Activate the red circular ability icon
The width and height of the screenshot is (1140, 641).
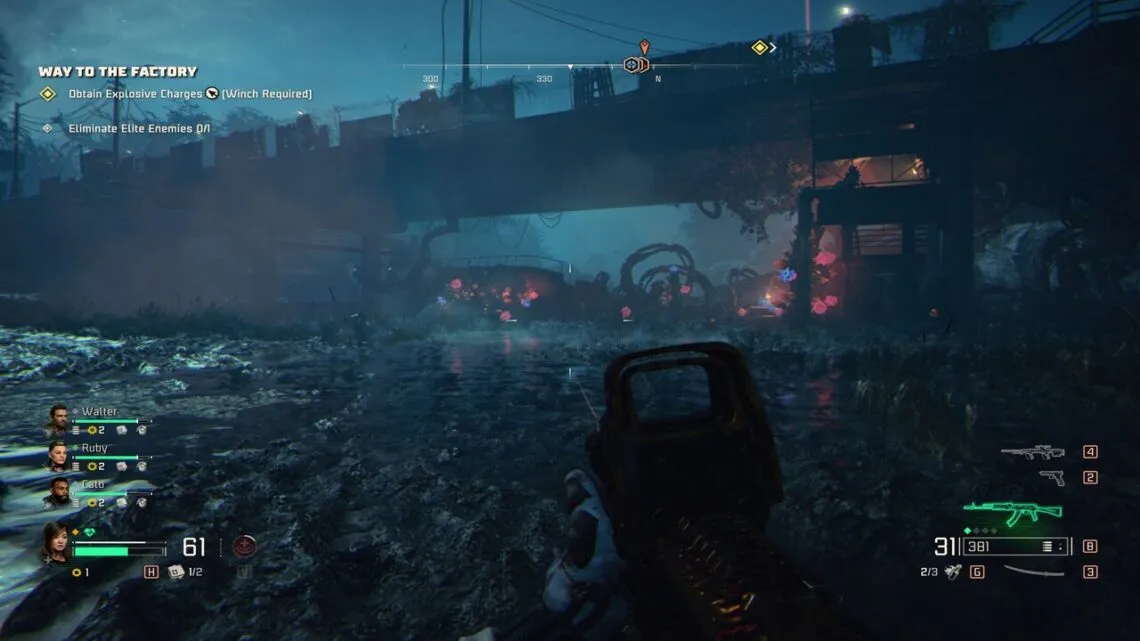click(x=244, y=546)
